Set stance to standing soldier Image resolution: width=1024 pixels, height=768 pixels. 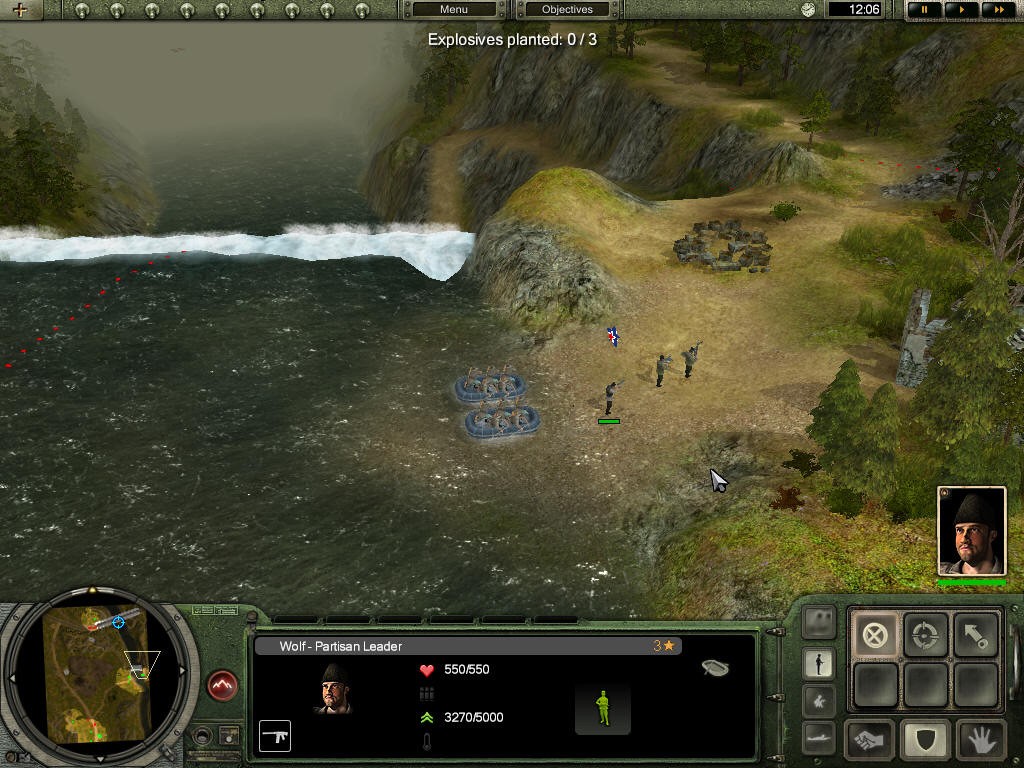[819, 663]
